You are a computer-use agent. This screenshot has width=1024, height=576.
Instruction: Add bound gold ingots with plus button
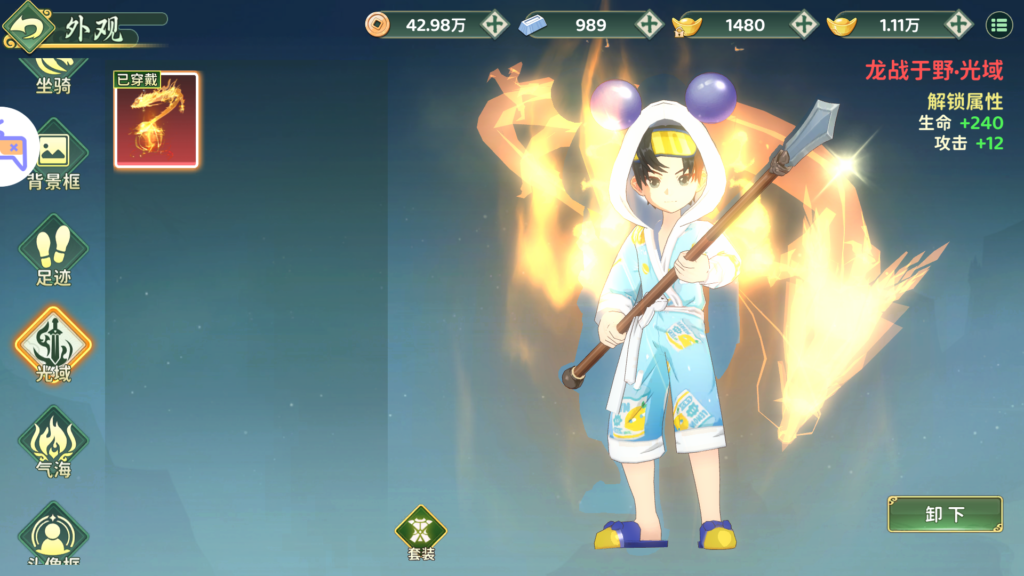(804, 24)
